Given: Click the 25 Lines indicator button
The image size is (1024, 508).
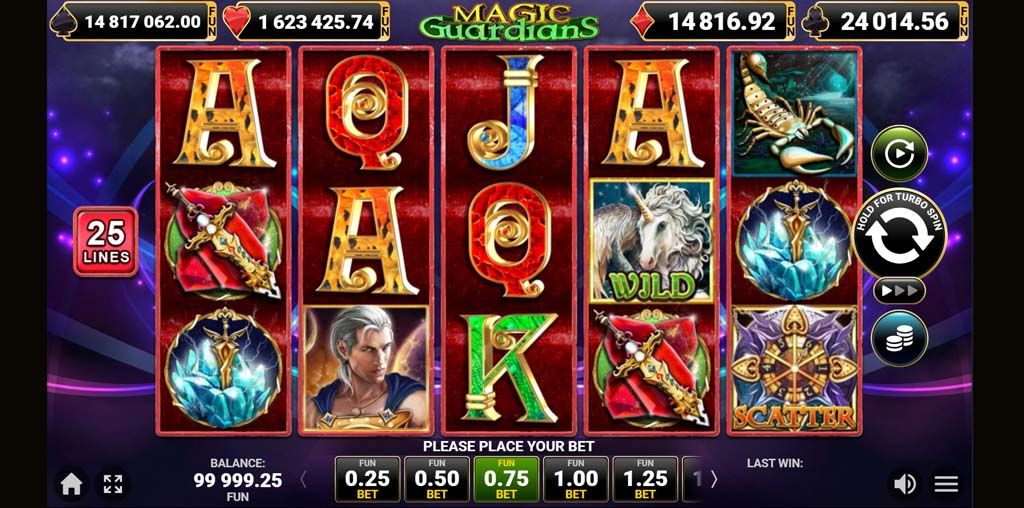Looking at the screenshot, I should click(x=105, y=241).
